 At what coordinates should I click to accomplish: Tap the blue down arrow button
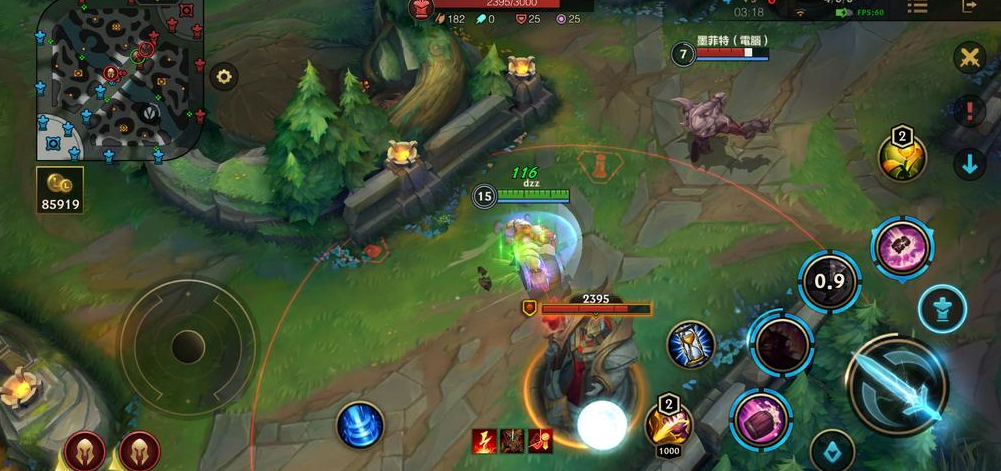point(969,163)
